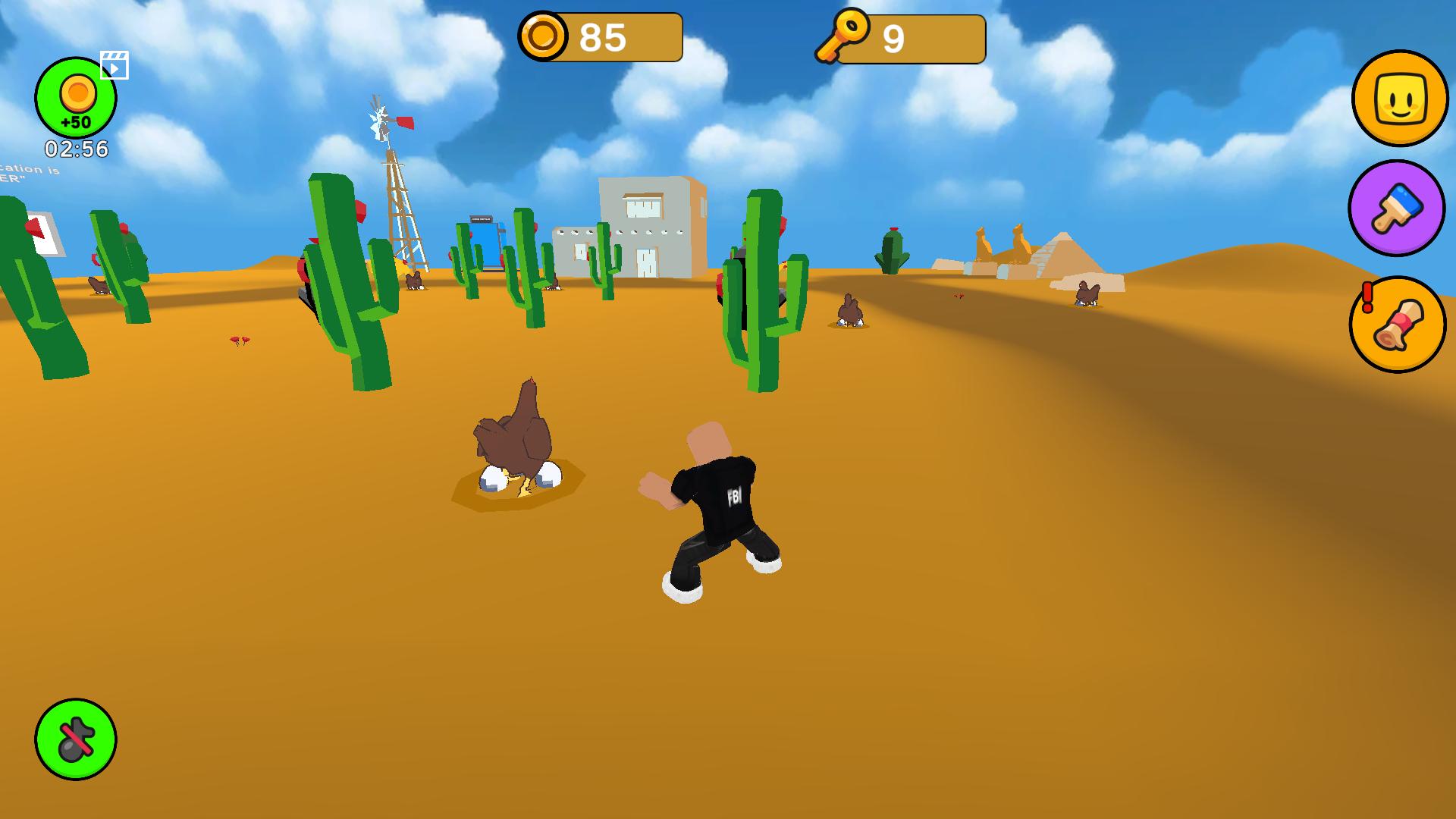Tap the coin icon in the coins counter
The image size is (1456, 819).
tap(544, 35)
